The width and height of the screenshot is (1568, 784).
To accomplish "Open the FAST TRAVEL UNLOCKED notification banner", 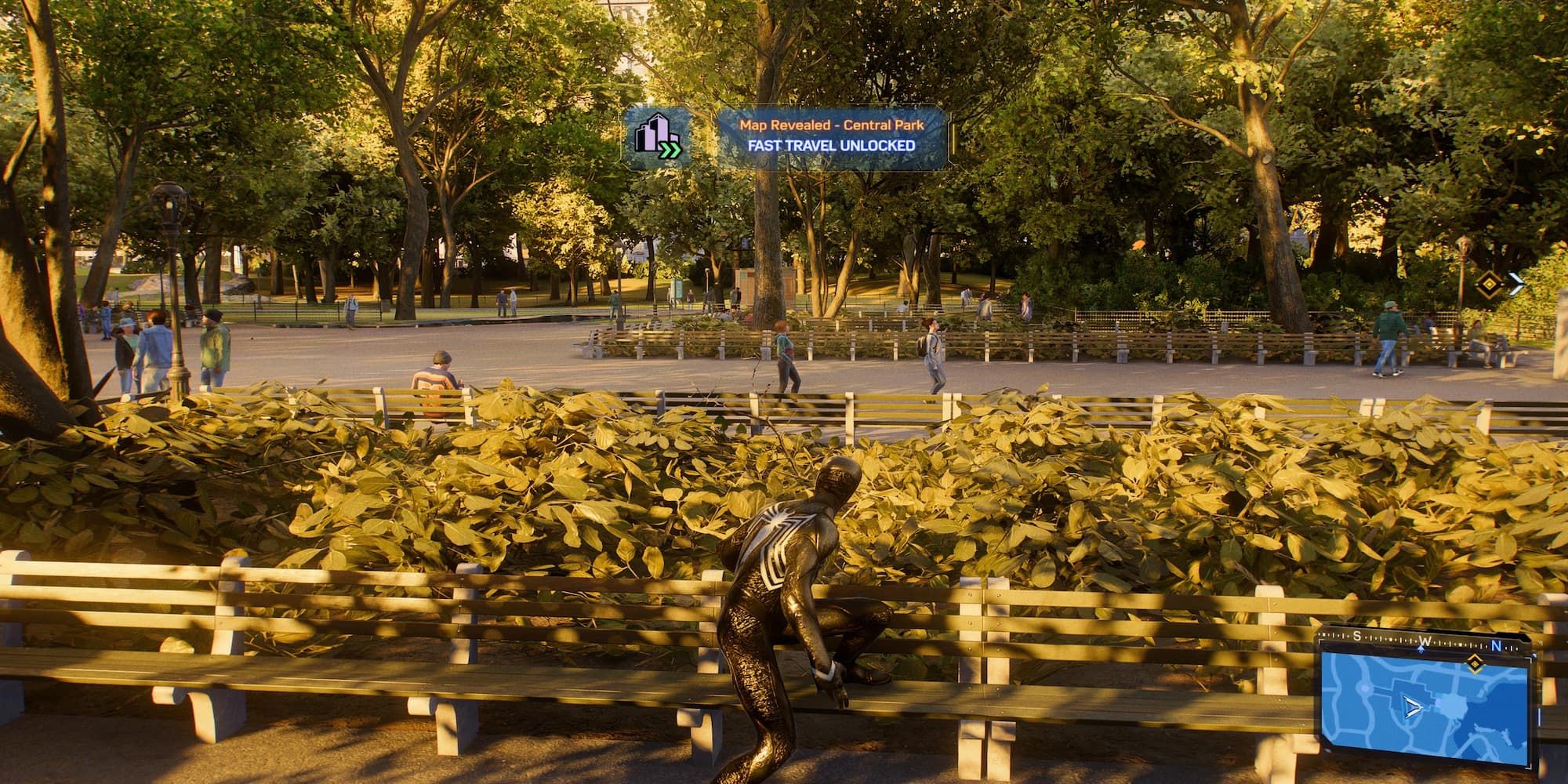I will click(831, 144).
